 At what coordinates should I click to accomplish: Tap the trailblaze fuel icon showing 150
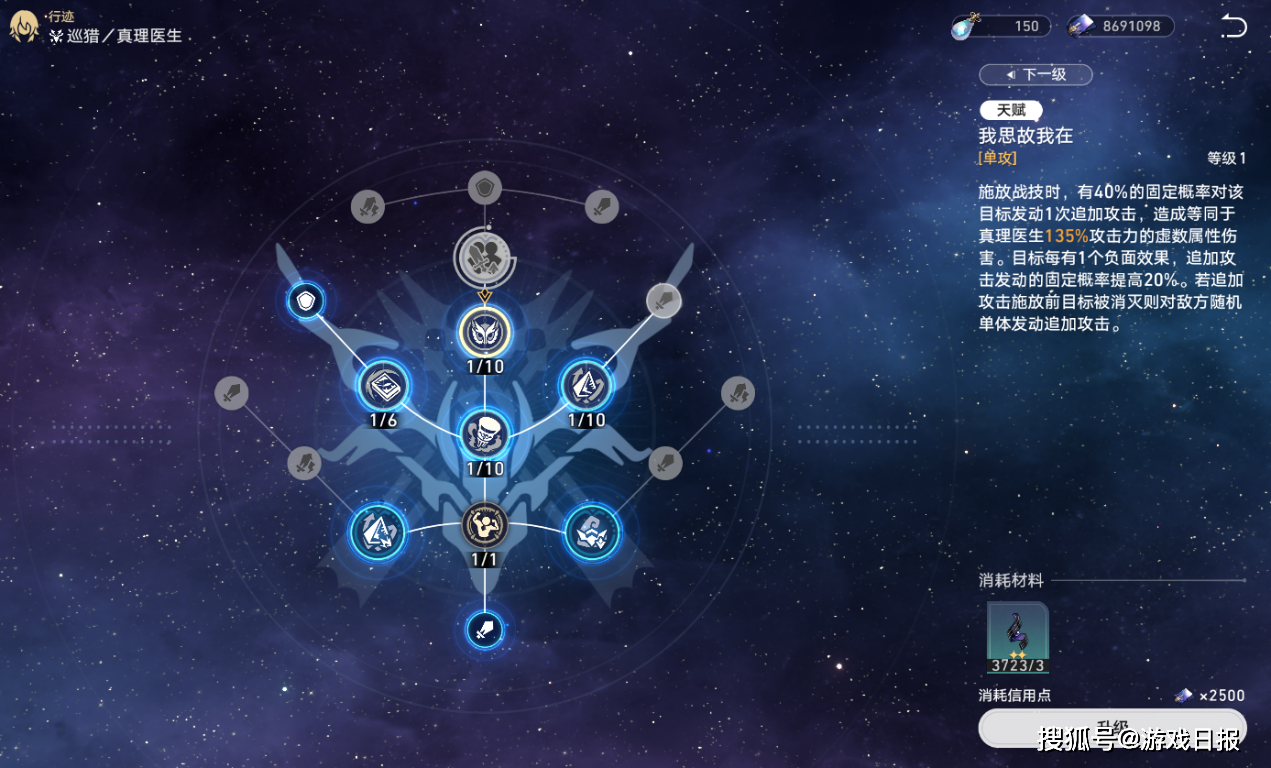[x=965, y=26]
